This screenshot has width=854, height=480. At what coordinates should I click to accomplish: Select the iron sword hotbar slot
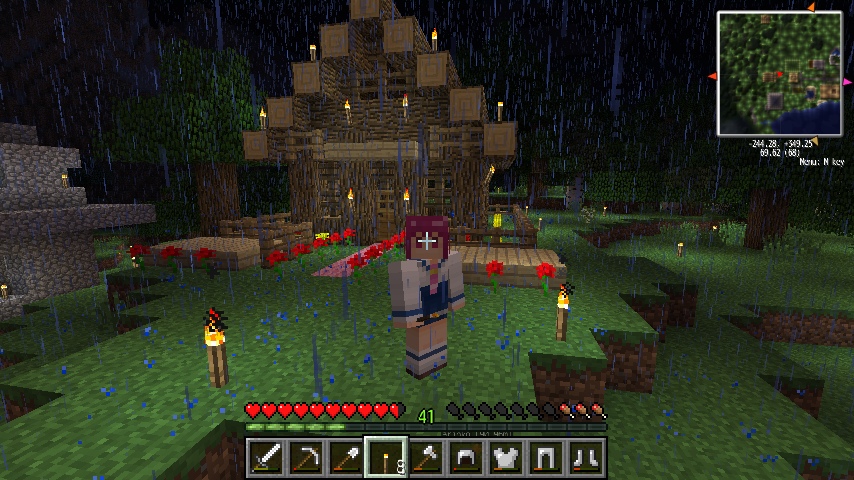pyautogui.click(x=267, y=458)
